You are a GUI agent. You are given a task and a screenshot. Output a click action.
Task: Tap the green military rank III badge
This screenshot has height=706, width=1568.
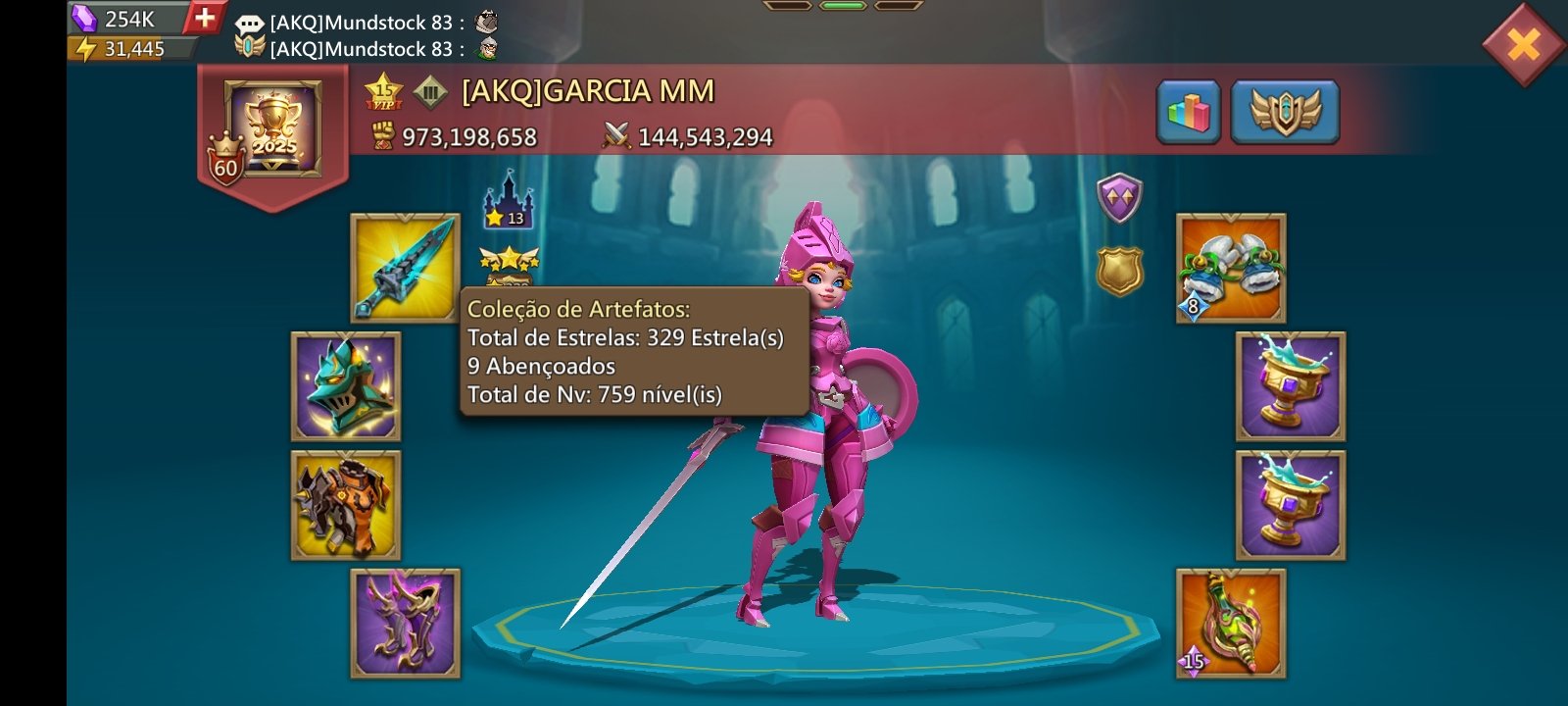click(430, 93)
